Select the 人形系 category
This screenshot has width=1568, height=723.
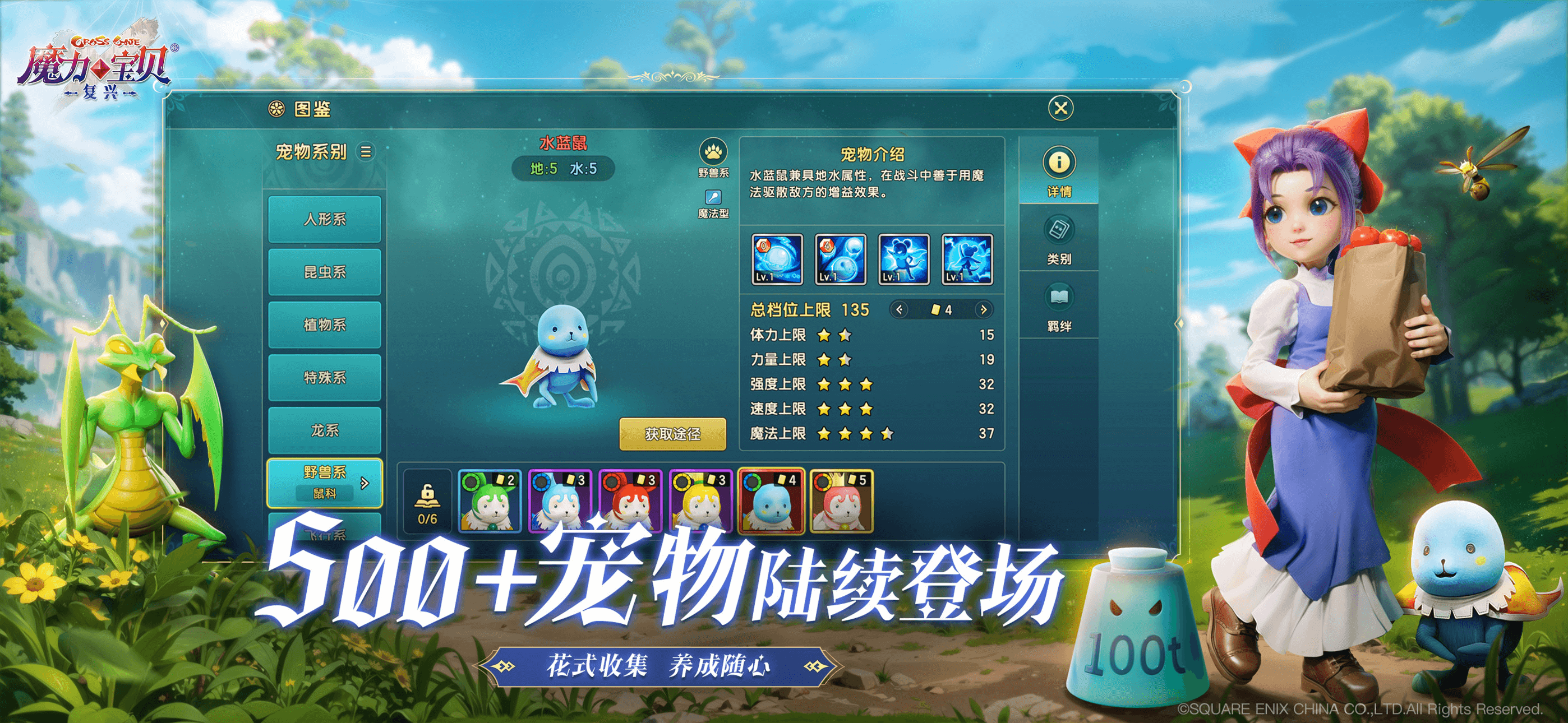coord(325,220)
